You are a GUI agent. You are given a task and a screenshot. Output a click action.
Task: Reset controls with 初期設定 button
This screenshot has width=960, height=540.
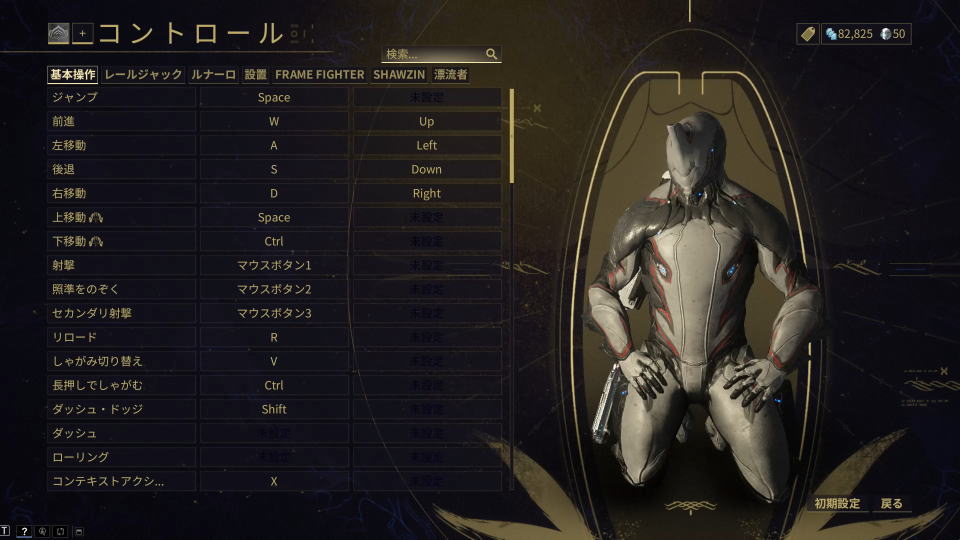pos(837,504)
